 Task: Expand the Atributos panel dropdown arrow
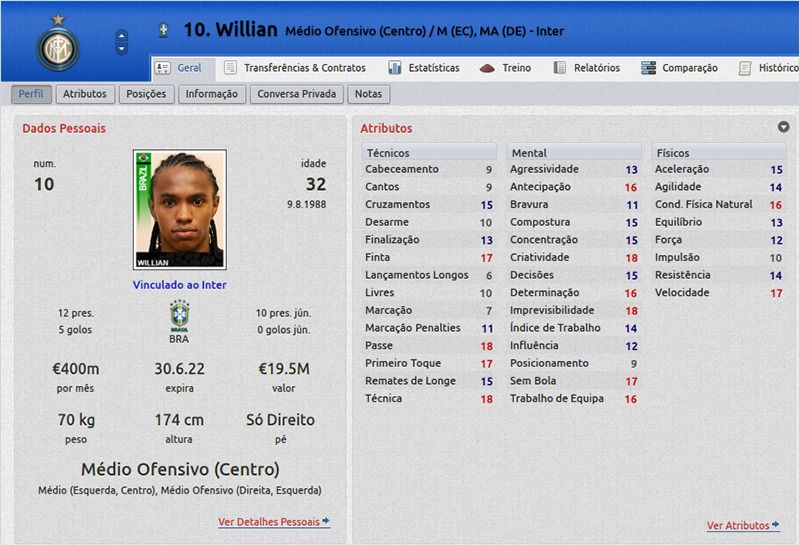(784, 127)
